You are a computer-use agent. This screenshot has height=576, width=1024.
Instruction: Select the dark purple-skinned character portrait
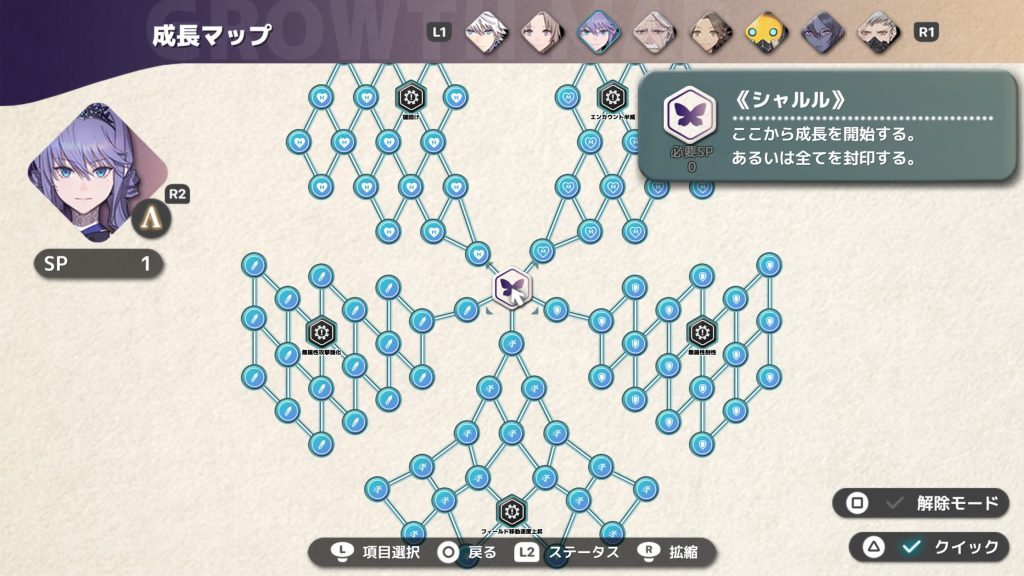tap(820, 31)
